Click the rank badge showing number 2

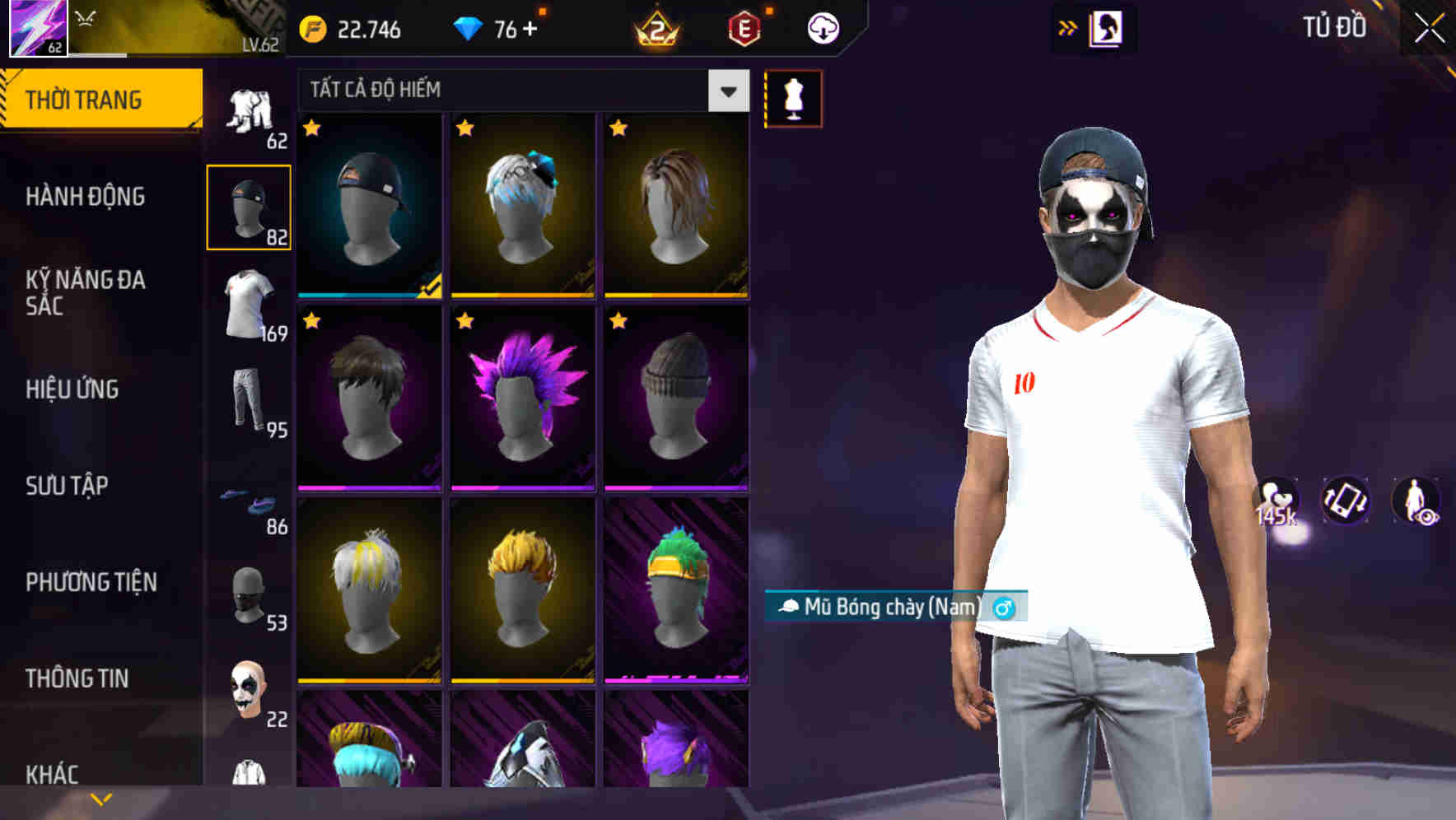coord(655,27)
